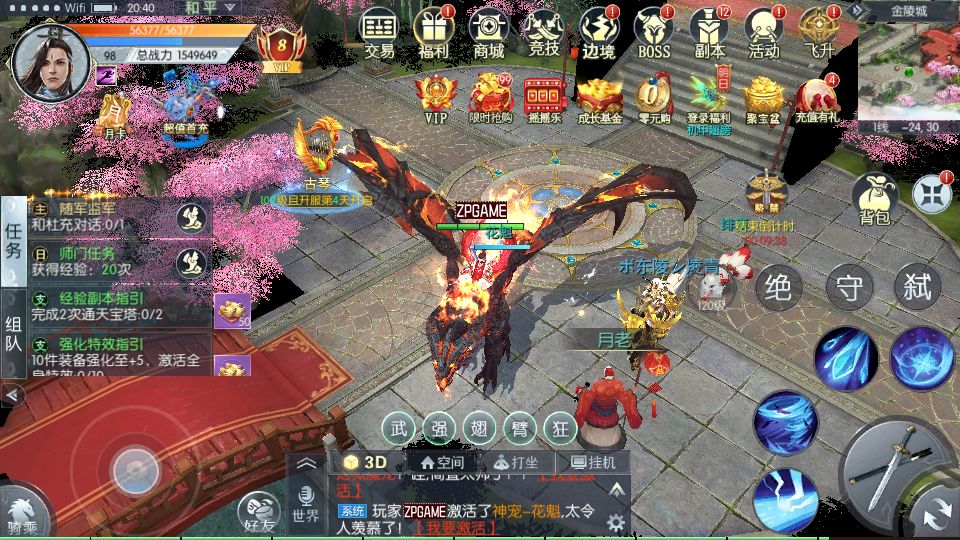Viewport: 960px width, 540px height.
Task: Activate the 打坐 meditate button
Action: click(x=516, y=463)
